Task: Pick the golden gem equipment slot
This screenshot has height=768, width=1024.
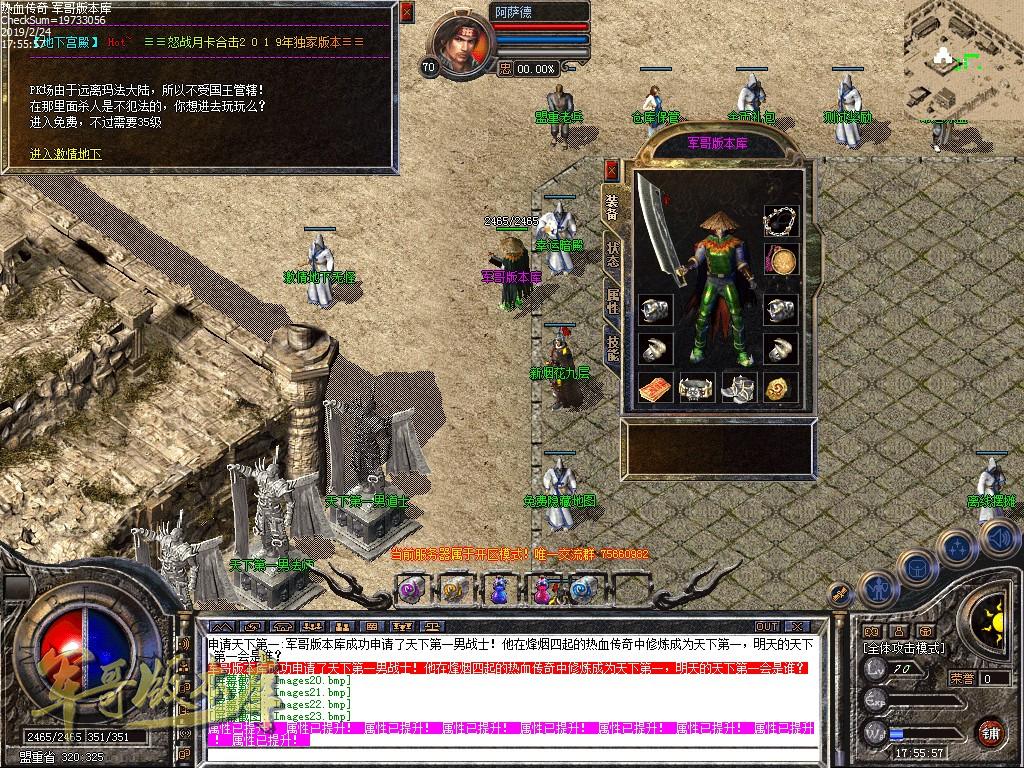Action: click(x=780, y=387)
